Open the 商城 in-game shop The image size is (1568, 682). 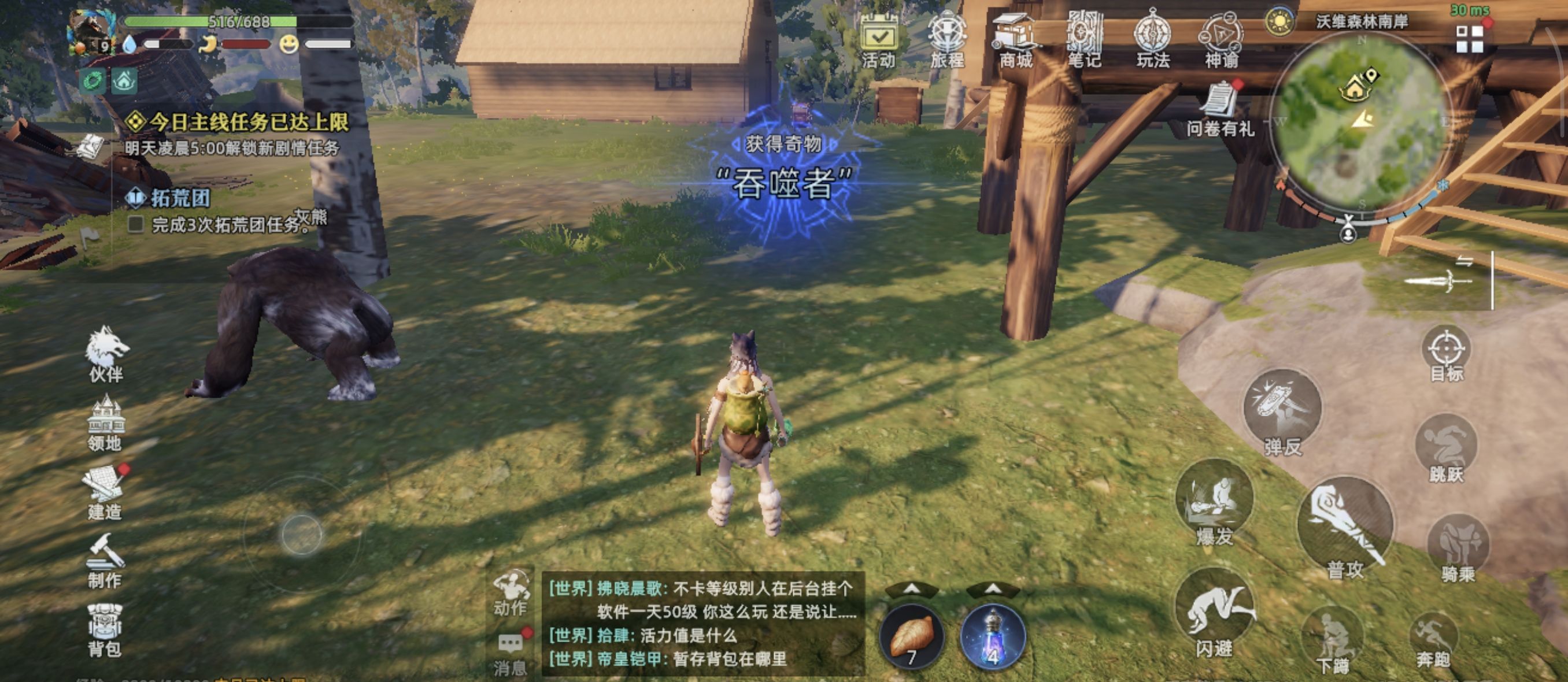pyautogui.click(x=1017, y=38)
